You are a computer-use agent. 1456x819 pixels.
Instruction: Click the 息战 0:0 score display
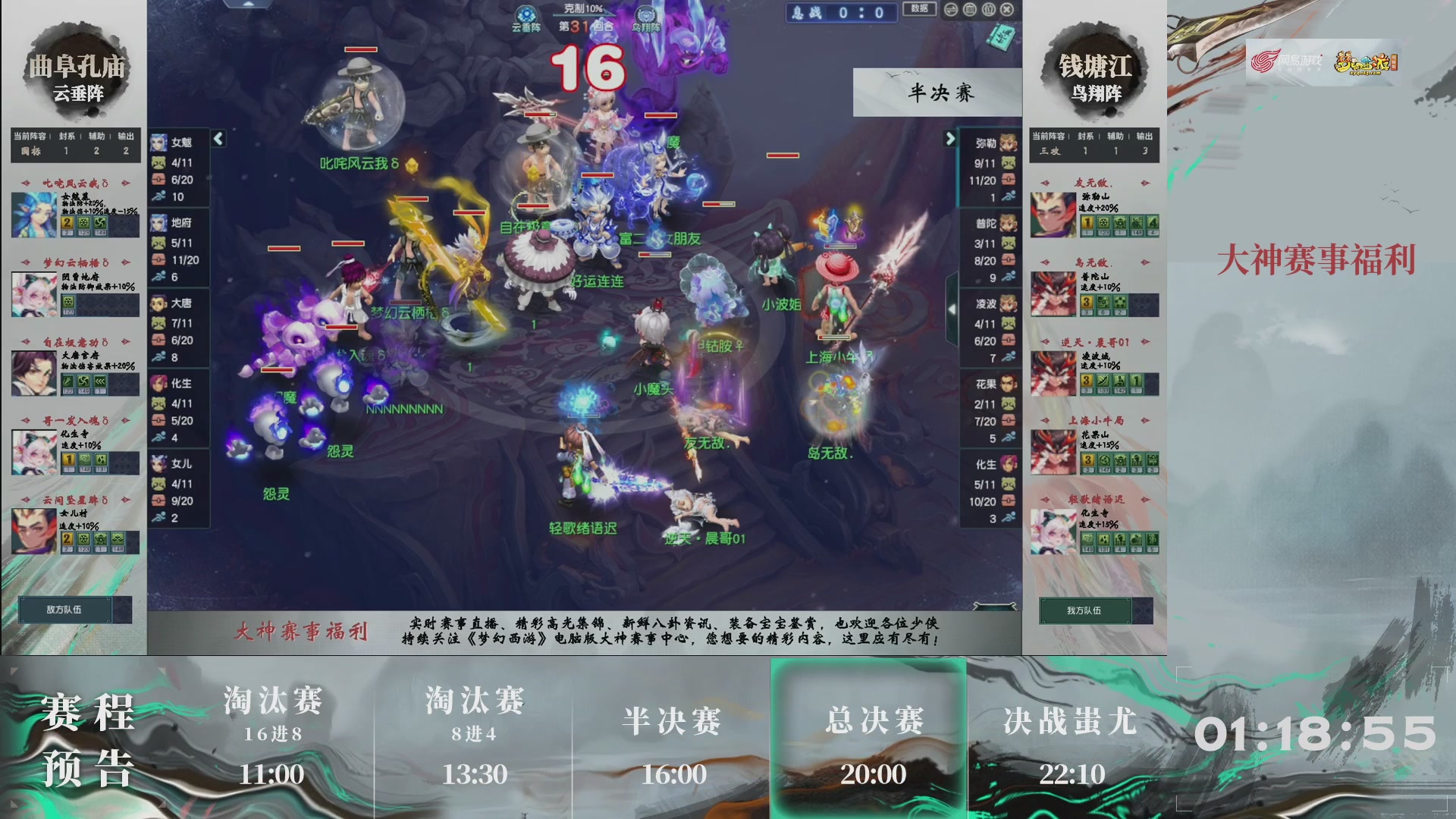[840, 13]
